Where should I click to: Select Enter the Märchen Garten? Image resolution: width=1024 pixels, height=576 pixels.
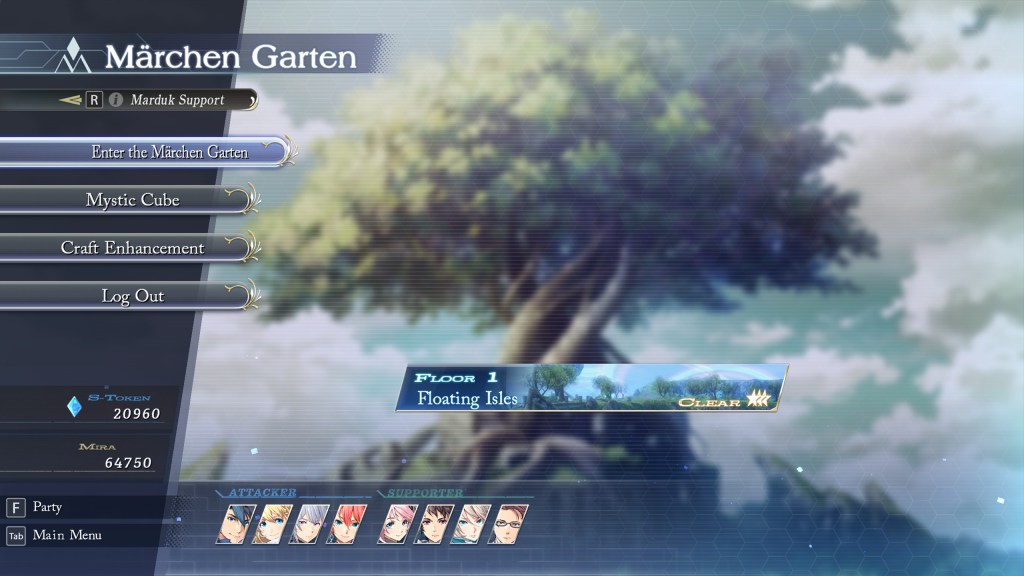click(x=169, y=152)
